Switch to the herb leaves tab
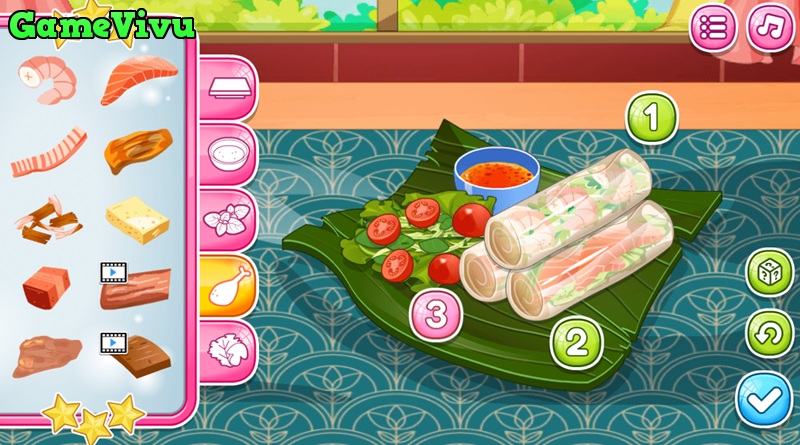 click(226, 219)
